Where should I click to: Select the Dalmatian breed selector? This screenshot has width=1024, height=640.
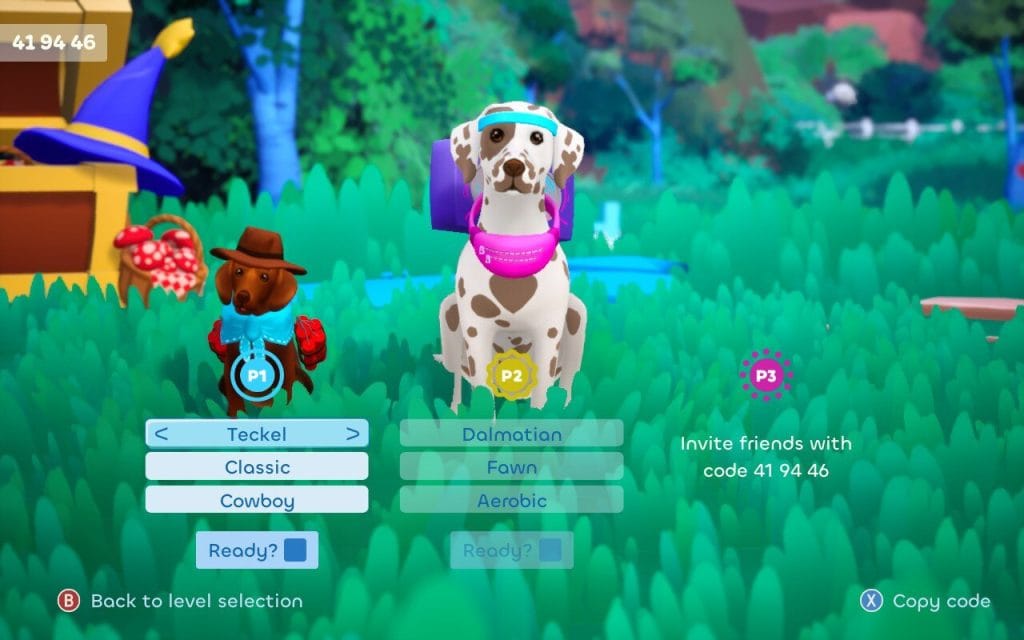coord(511,434)
